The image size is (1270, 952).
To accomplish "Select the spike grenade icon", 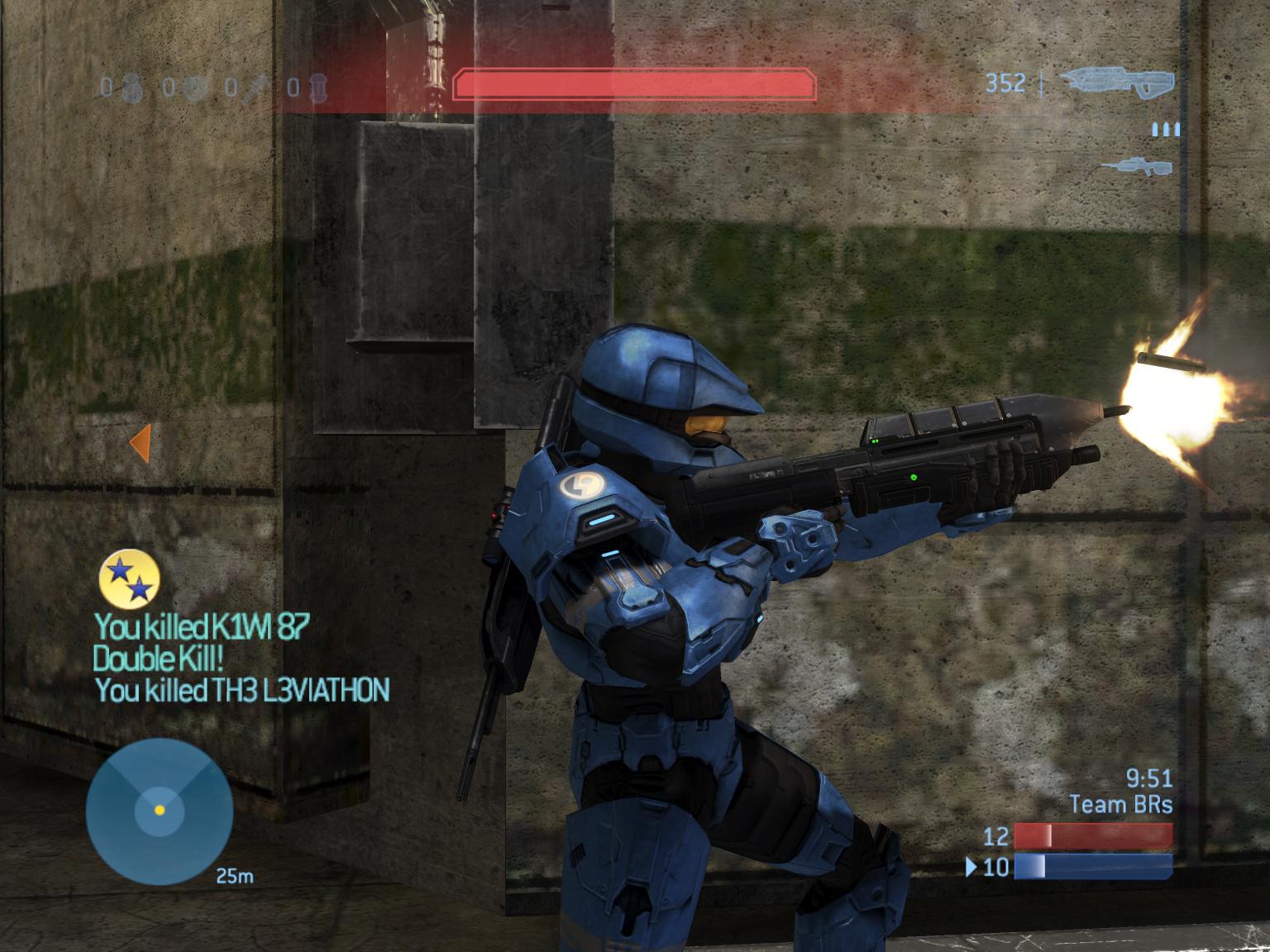I will click(x=255, y=87).
